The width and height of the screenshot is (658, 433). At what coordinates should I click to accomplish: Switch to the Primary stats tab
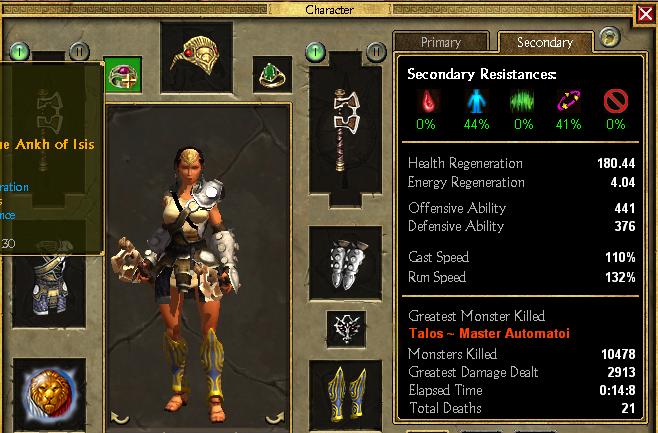pyautogui.click(x=441, y=43)
